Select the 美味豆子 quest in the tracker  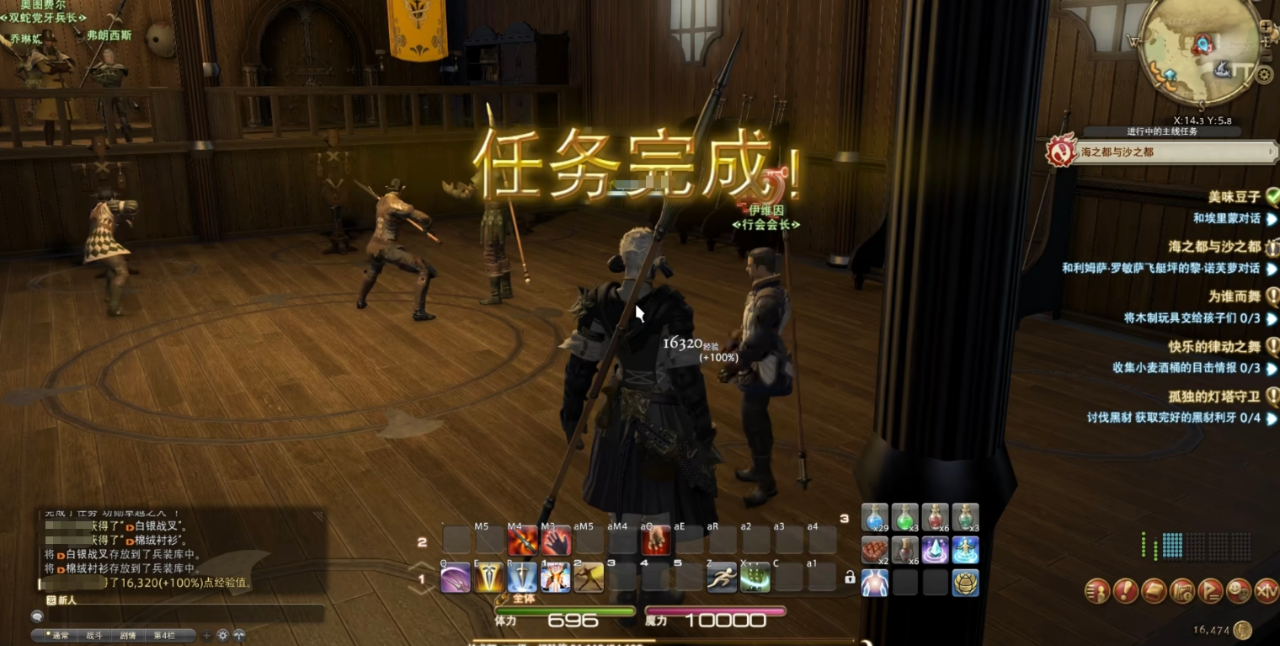1236,196
